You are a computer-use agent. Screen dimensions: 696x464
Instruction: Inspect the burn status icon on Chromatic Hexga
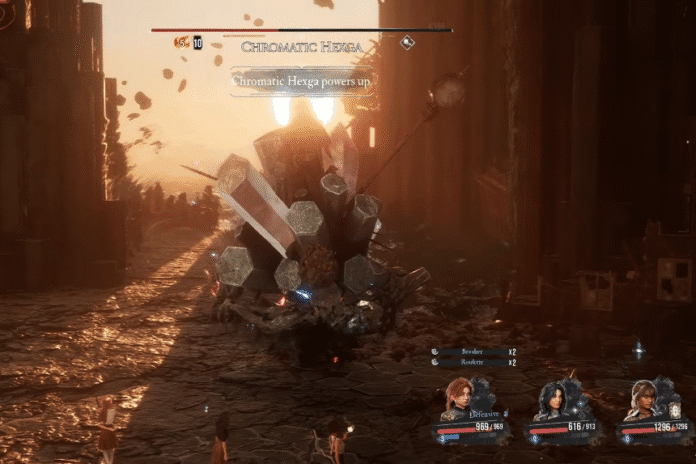181,42
